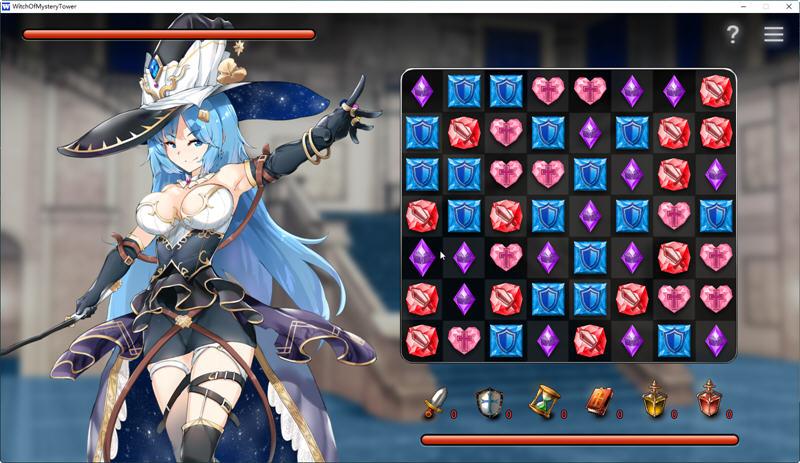Select the sword item icon
Screen dimensions: 800x463
click(x=434, y=402)
